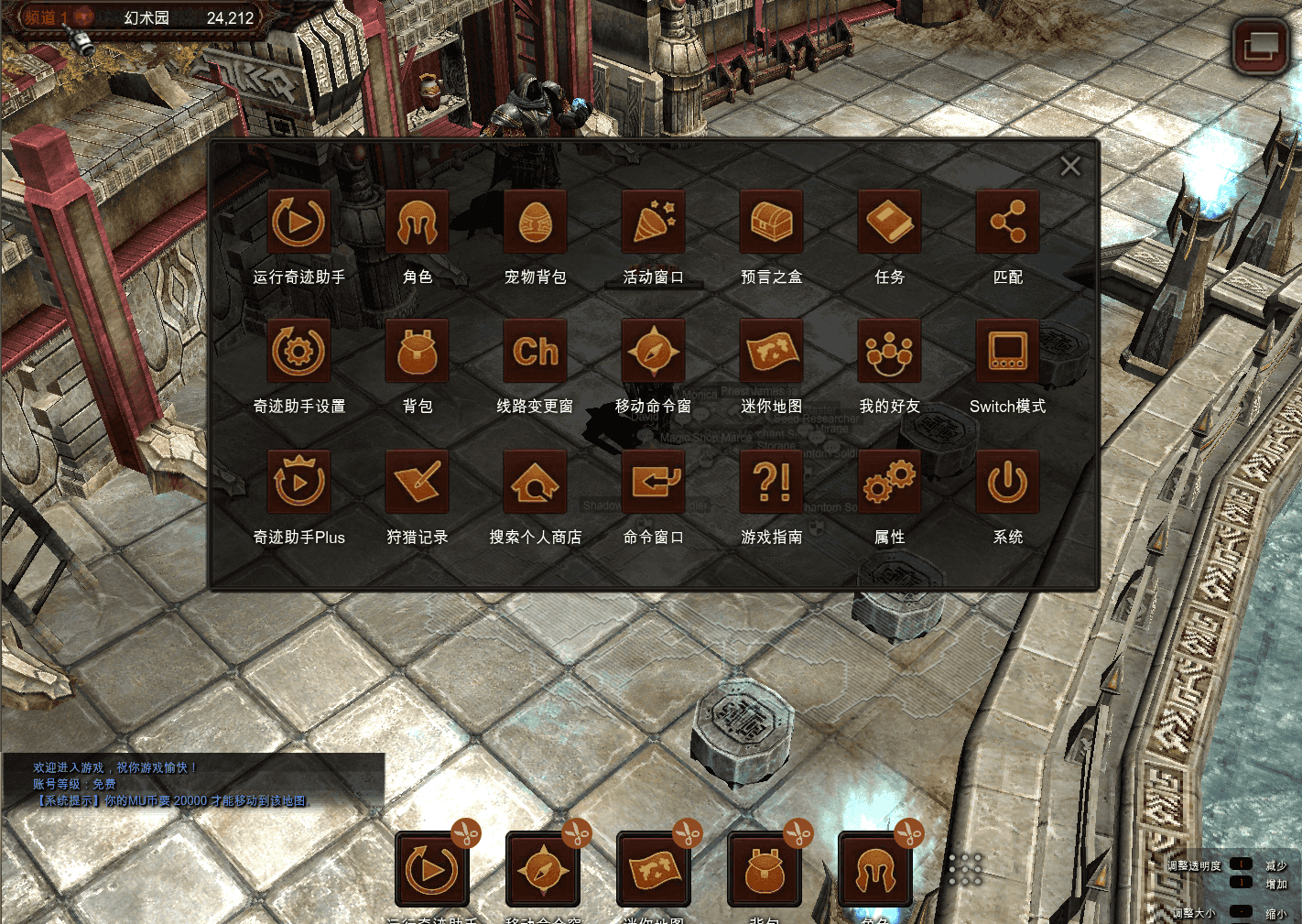The width and height of the screenshot is (1302, 924).
Task: Open the 系统 power menu
Action: [x=1007, y=482]
